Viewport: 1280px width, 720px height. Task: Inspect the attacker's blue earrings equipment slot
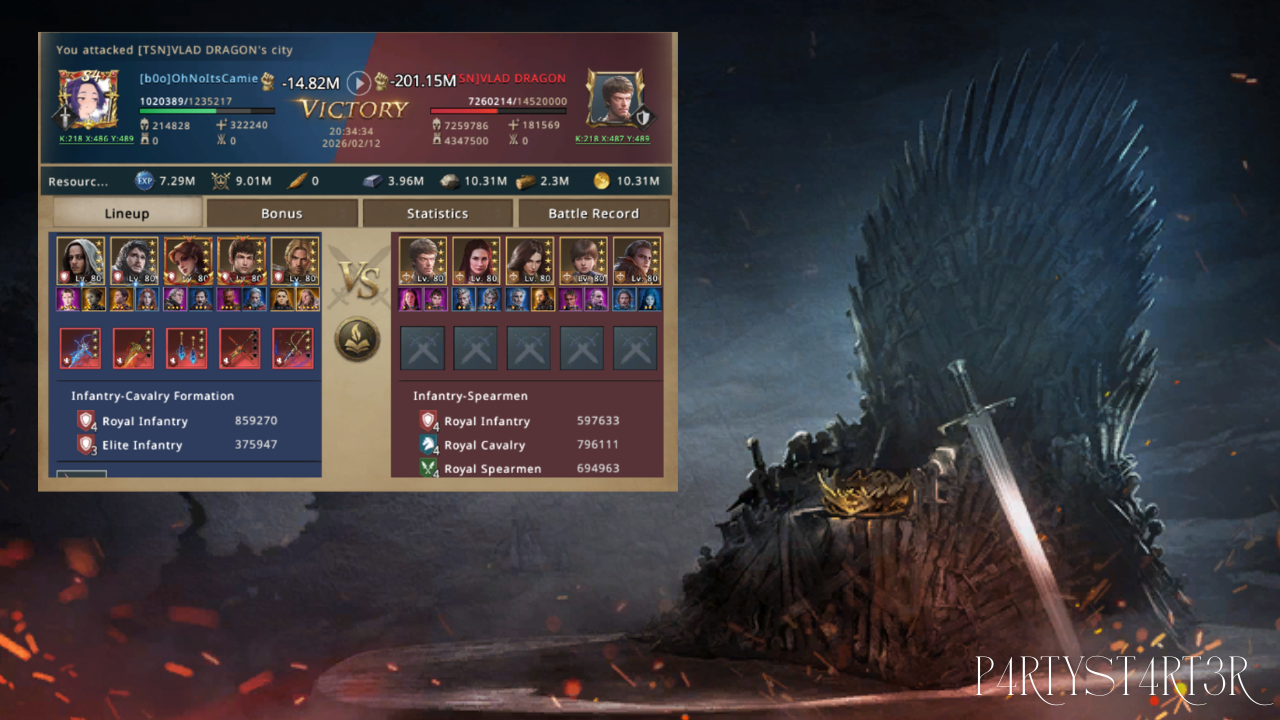pos(187,349)
